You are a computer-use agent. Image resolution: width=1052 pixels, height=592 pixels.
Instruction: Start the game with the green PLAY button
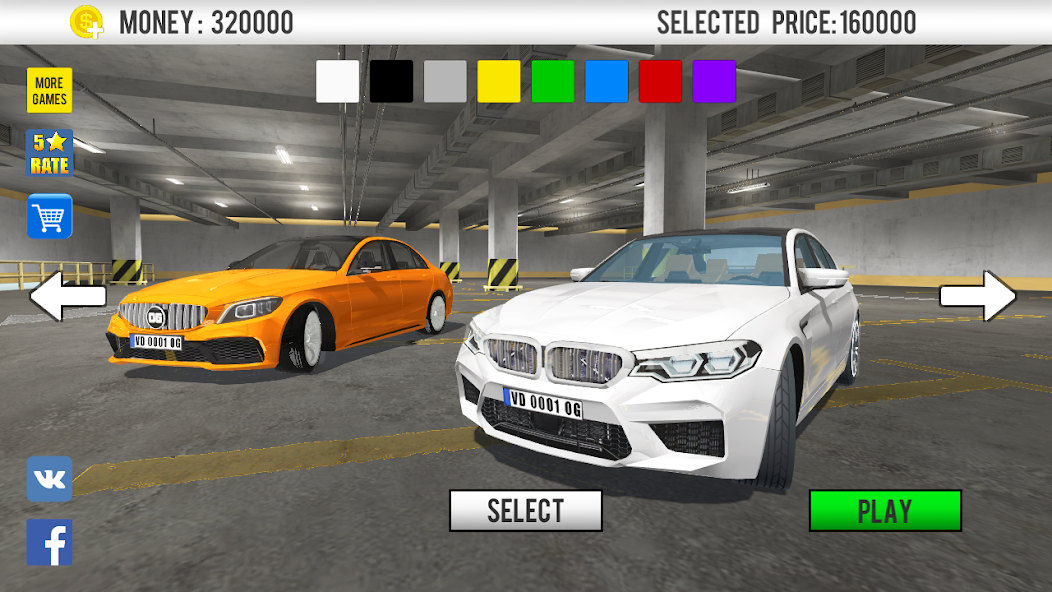(885, 510)
